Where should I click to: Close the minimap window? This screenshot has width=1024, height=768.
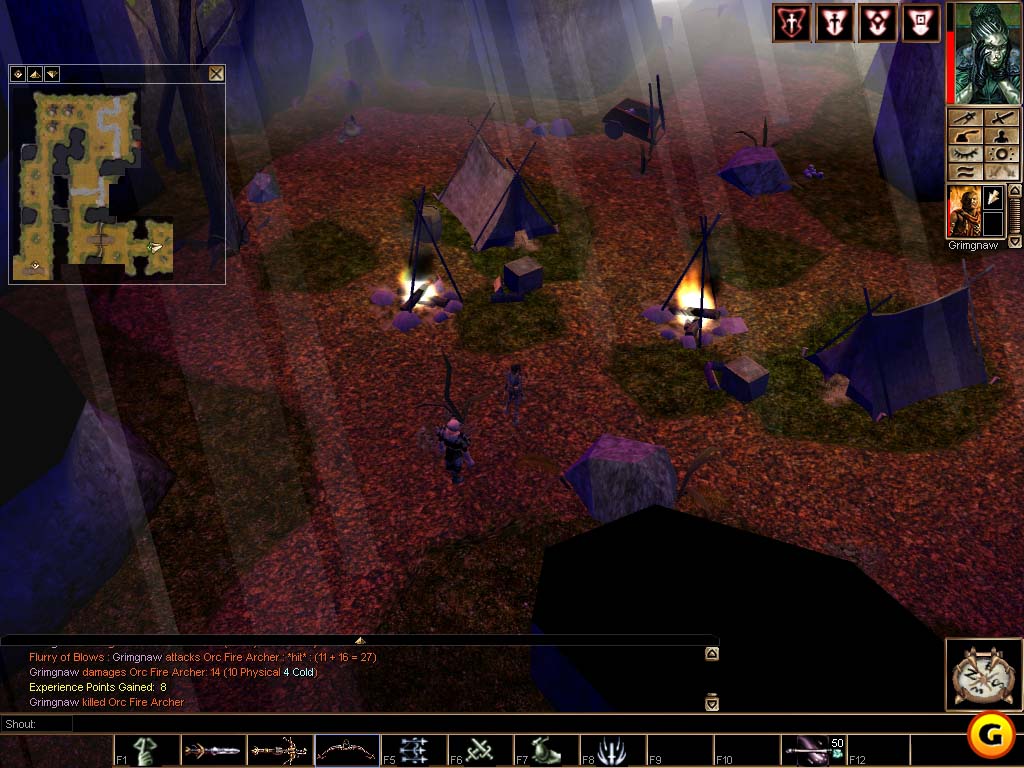pyautogui.click(x=216, y=74)
